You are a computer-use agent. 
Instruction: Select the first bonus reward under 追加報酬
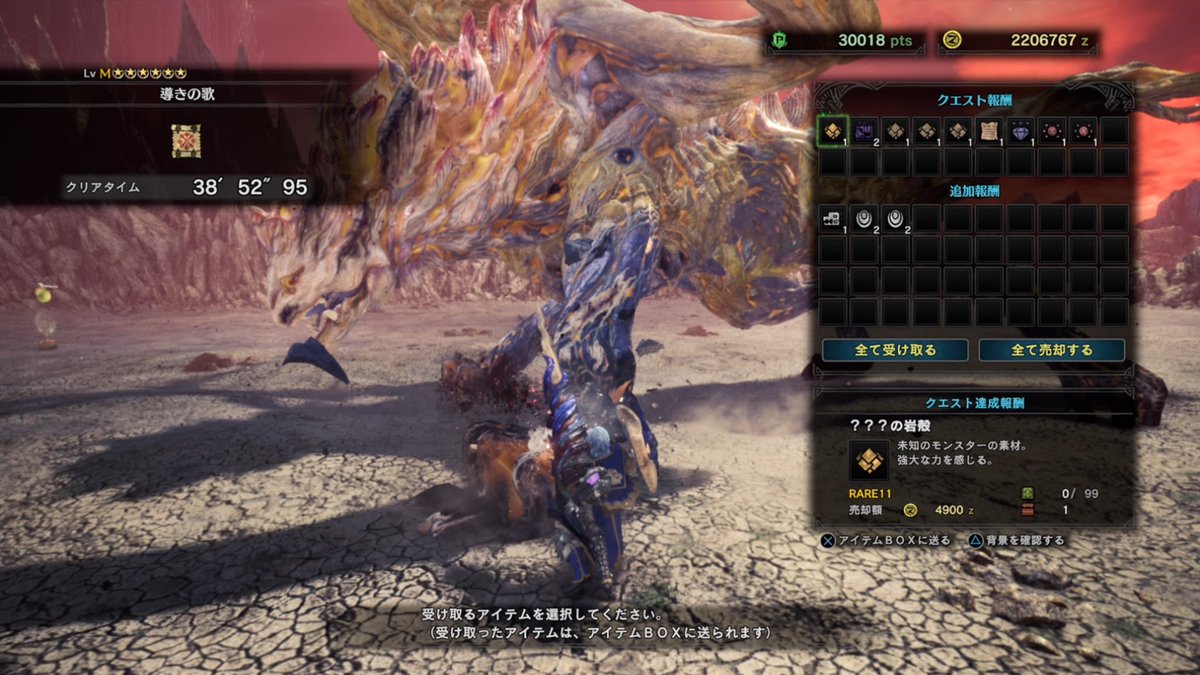coord(833,218)
